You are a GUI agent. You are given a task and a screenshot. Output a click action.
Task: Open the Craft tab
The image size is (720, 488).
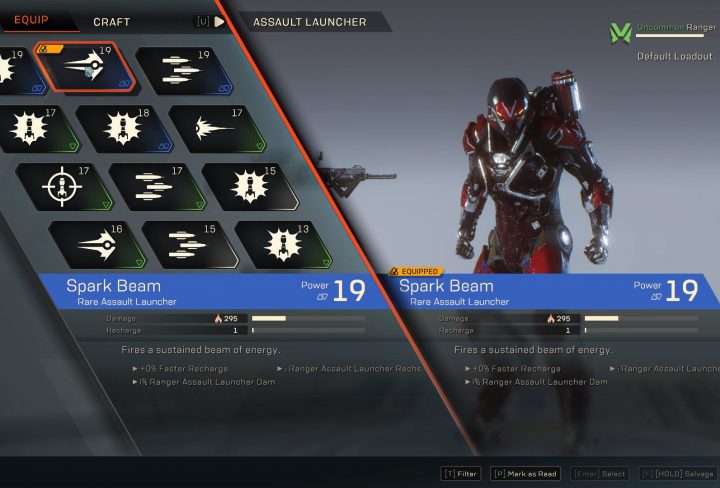(111, 21)
